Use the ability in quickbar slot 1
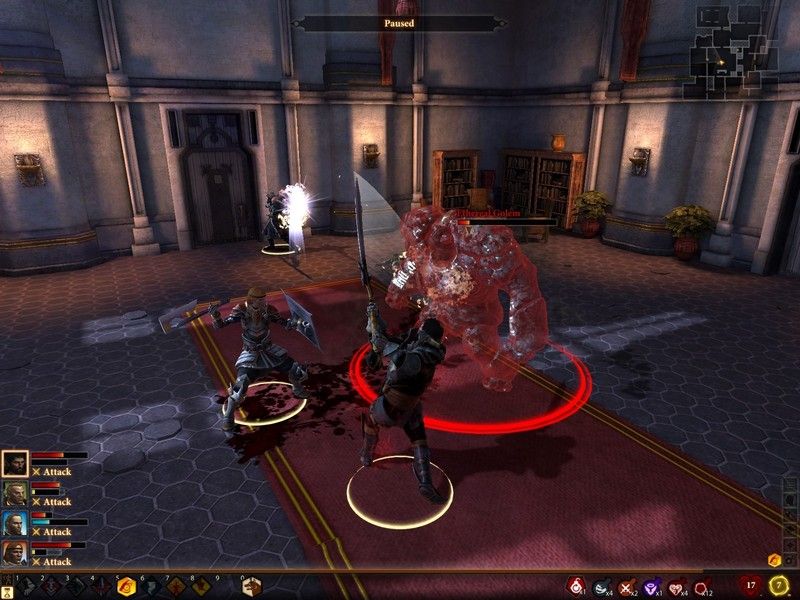800x600 pixels. coord(27,587)
